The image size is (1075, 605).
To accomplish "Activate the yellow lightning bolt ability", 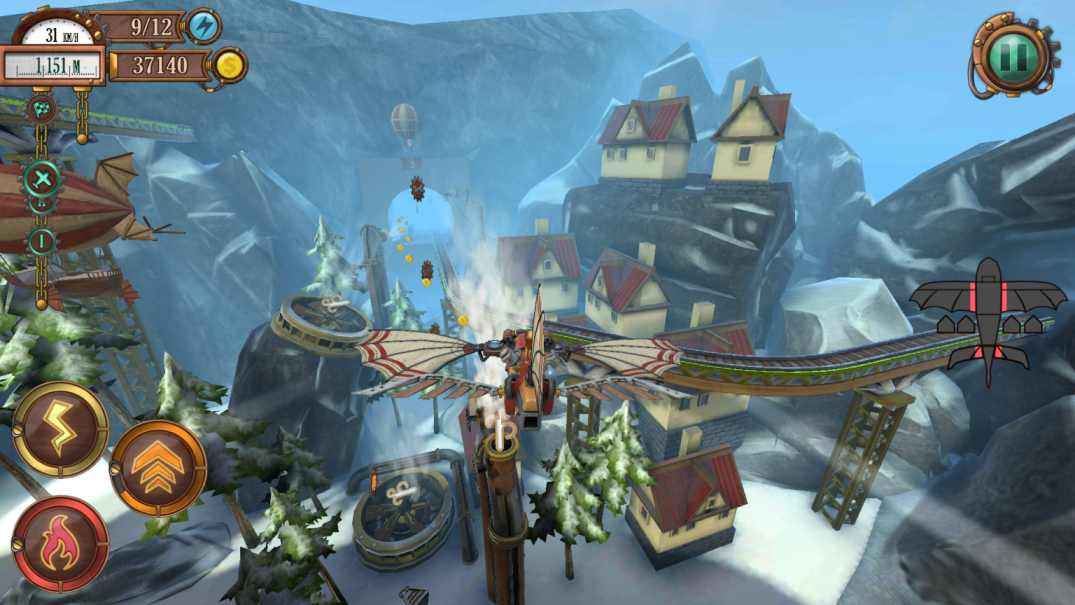I will 60,430.
